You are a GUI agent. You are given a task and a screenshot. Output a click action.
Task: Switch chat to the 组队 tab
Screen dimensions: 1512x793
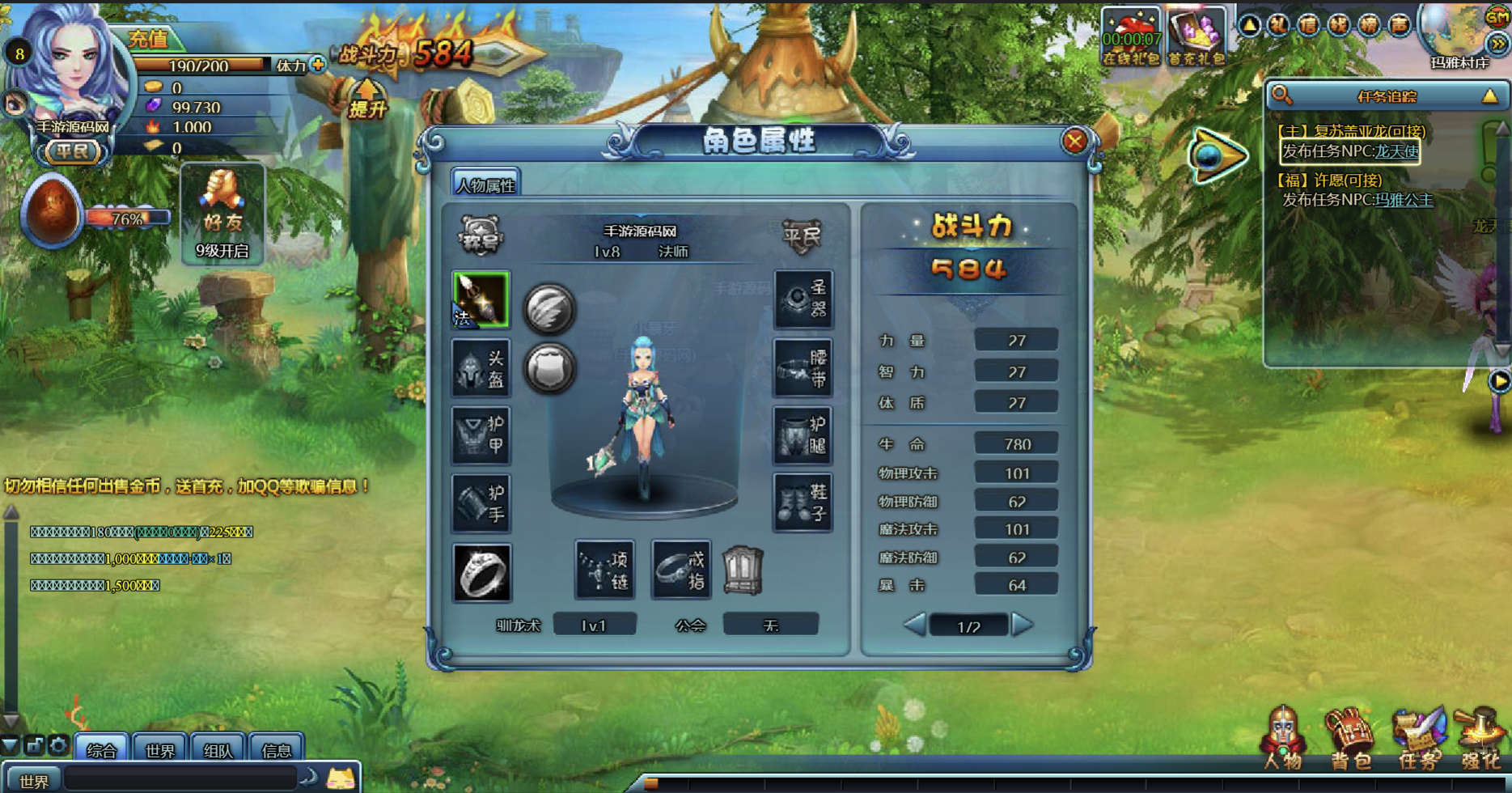[x=218, y=750]
